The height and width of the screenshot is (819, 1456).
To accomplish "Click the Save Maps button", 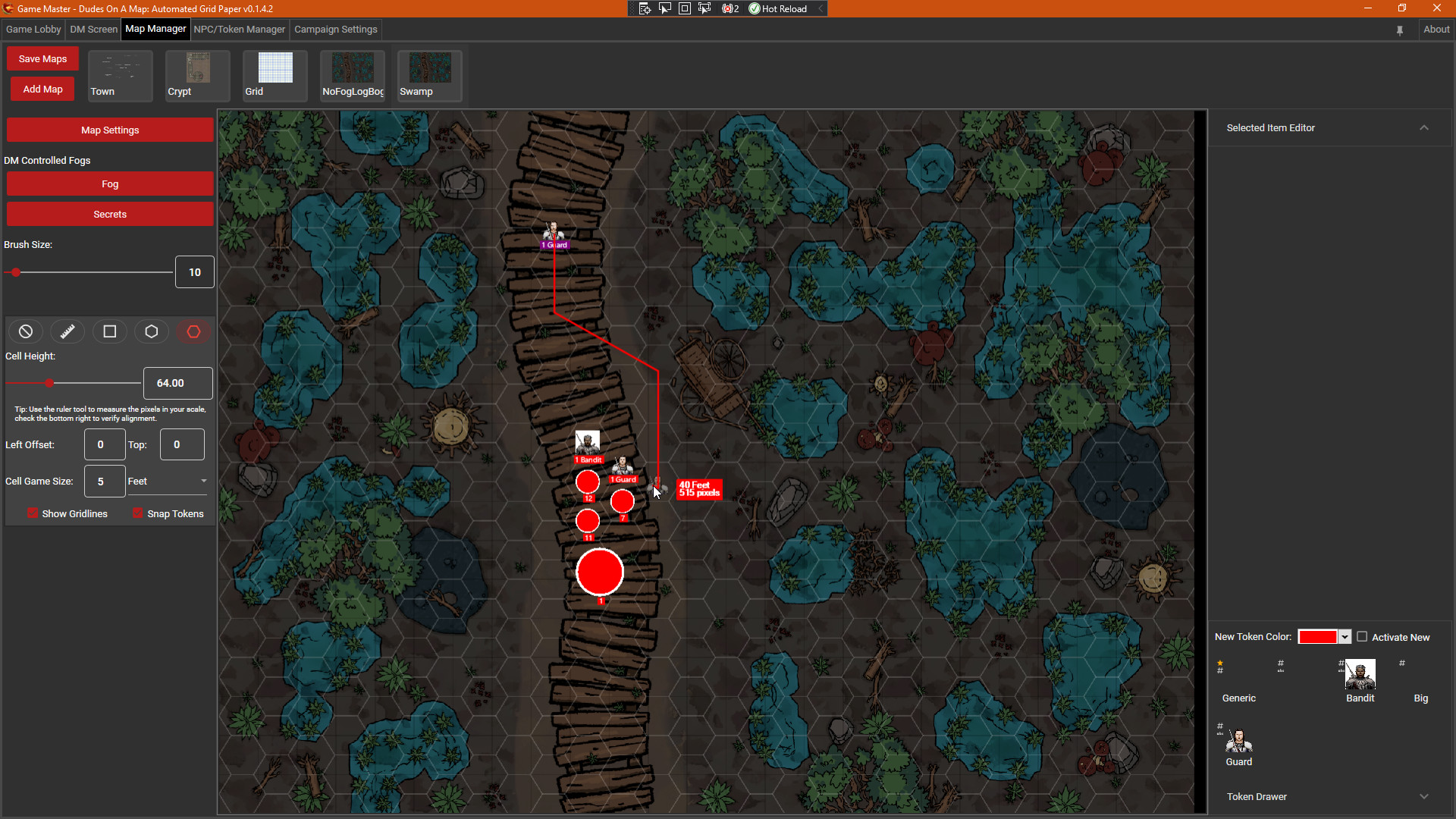I will (42, 58).
